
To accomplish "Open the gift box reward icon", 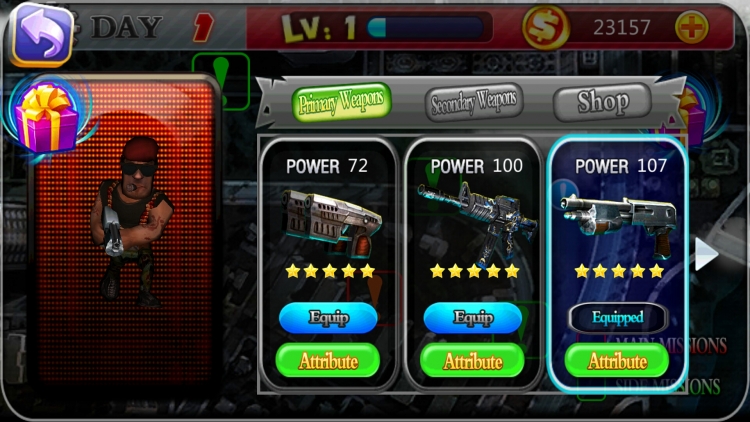I will pyautogui.click(x=46, y=116).
